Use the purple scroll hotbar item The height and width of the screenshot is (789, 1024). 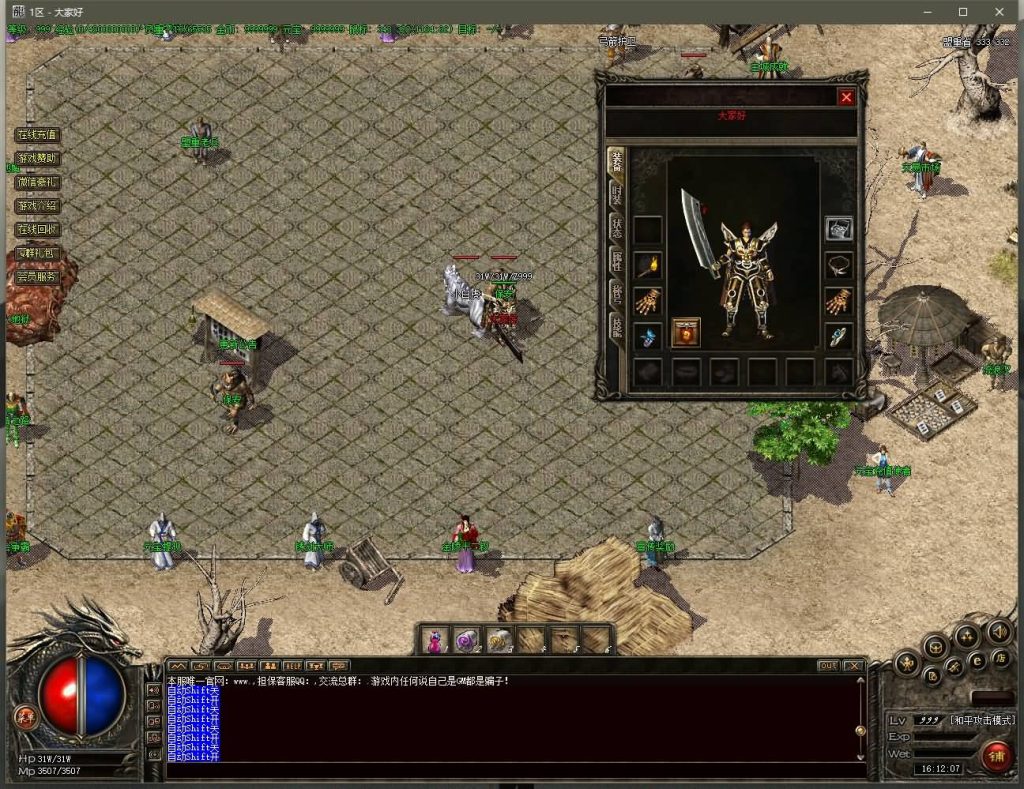click(x=466, y=640)
